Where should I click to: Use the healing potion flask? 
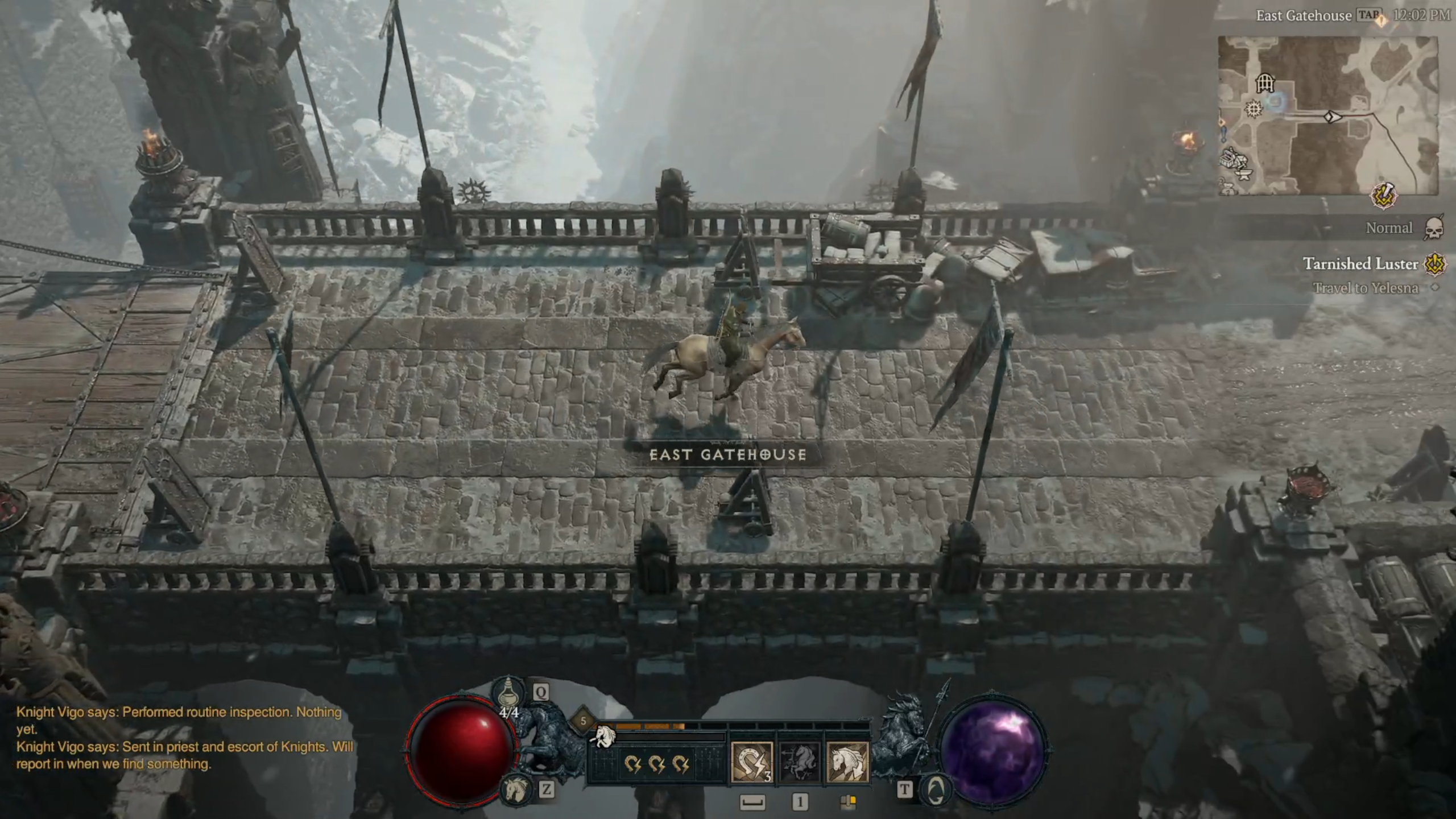[508, 693]
